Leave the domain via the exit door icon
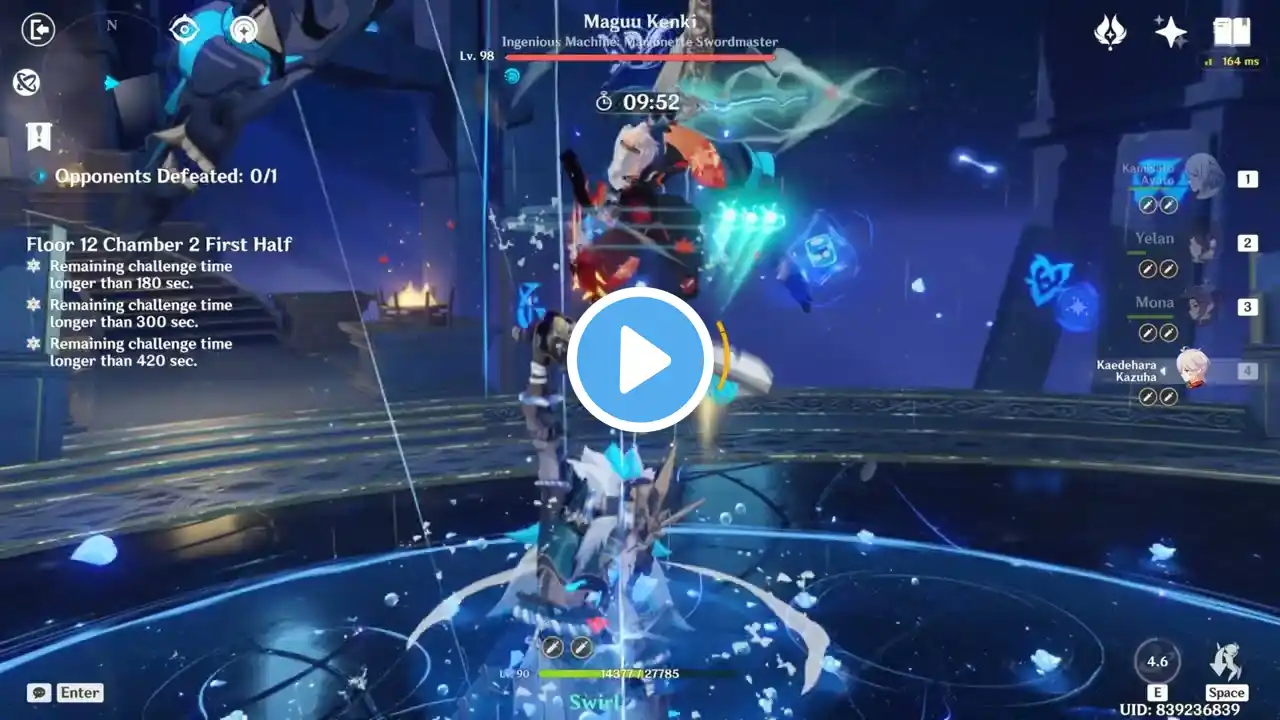The width and height of the screenshot is (1280, 720). tap(38, 30)
